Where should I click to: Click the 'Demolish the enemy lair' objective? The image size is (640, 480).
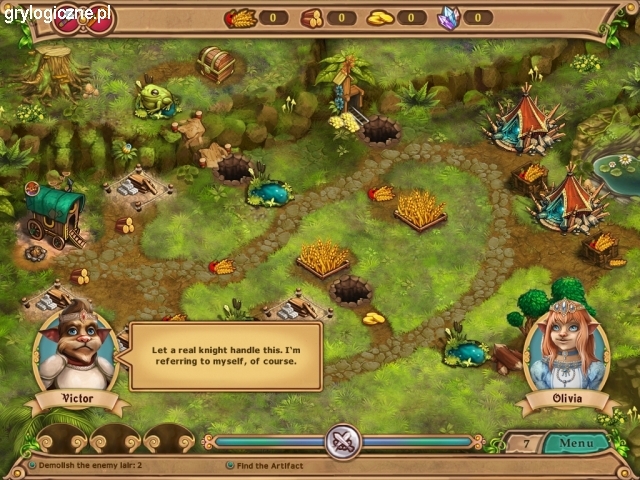[89, 466]
